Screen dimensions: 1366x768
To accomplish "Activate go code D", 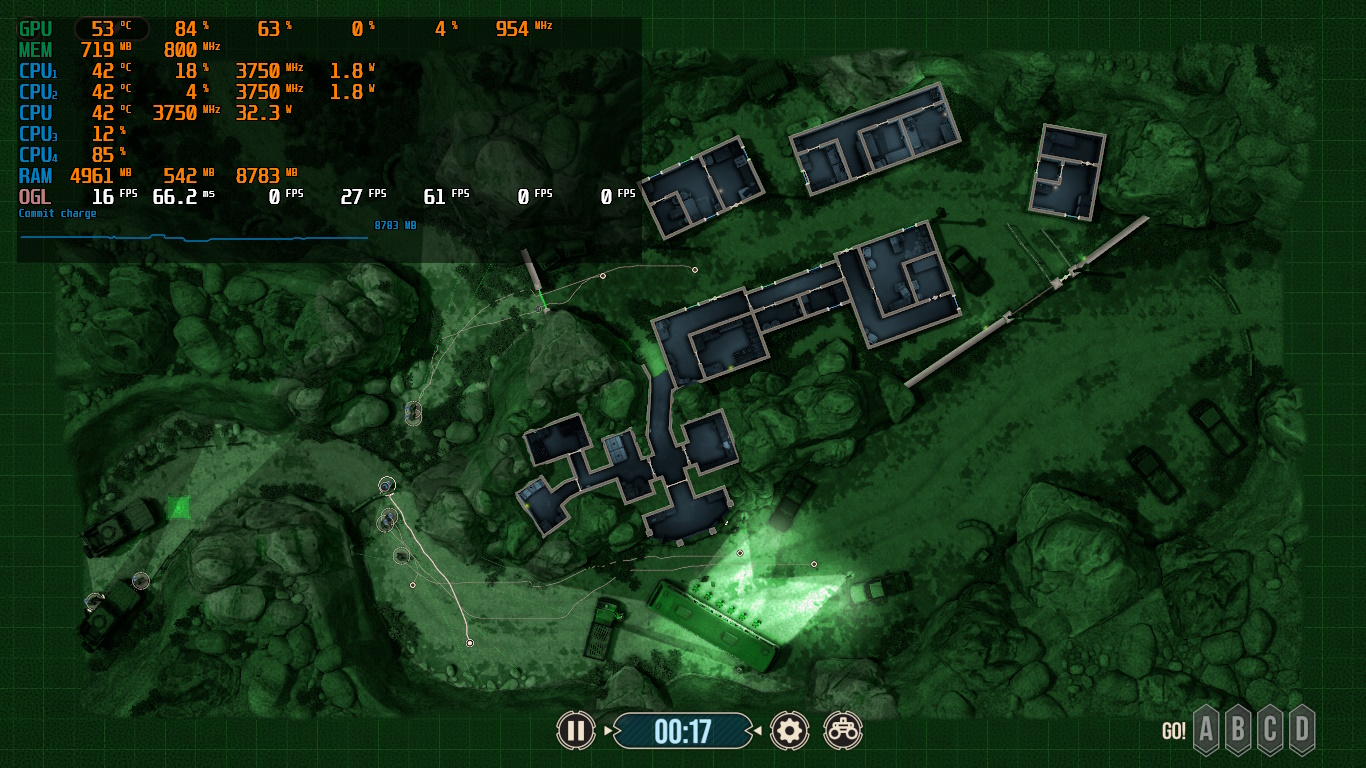I will (1301, 730).
